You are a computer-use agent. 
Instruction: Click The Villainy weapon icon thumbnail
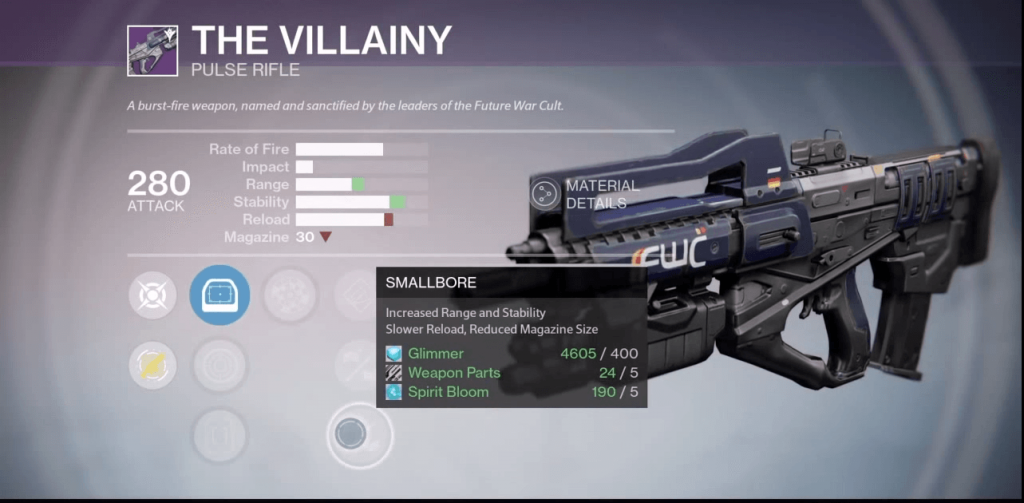152,51
